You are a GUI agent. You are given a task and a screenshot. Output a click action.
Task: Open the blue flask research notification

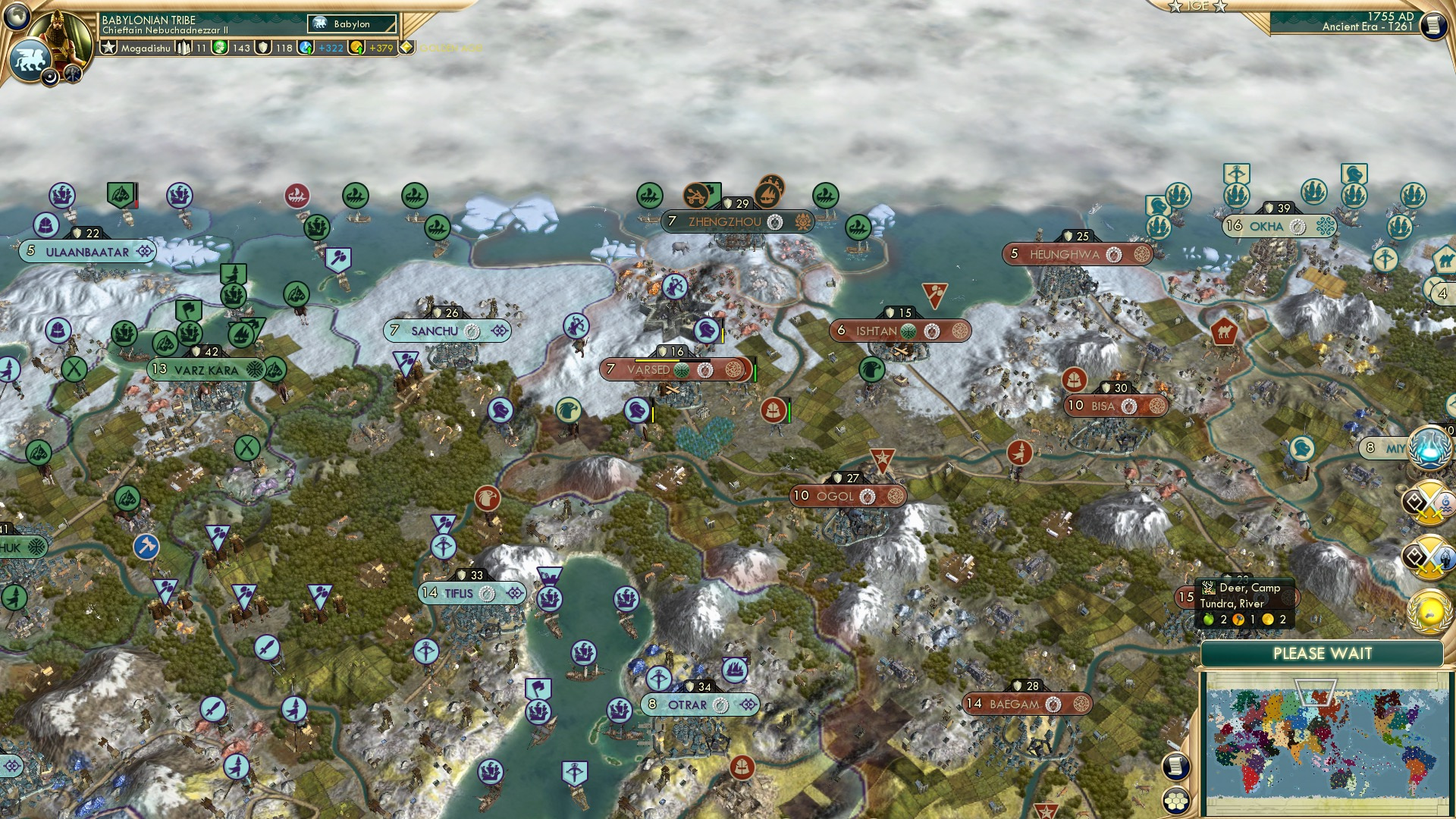1429,447
